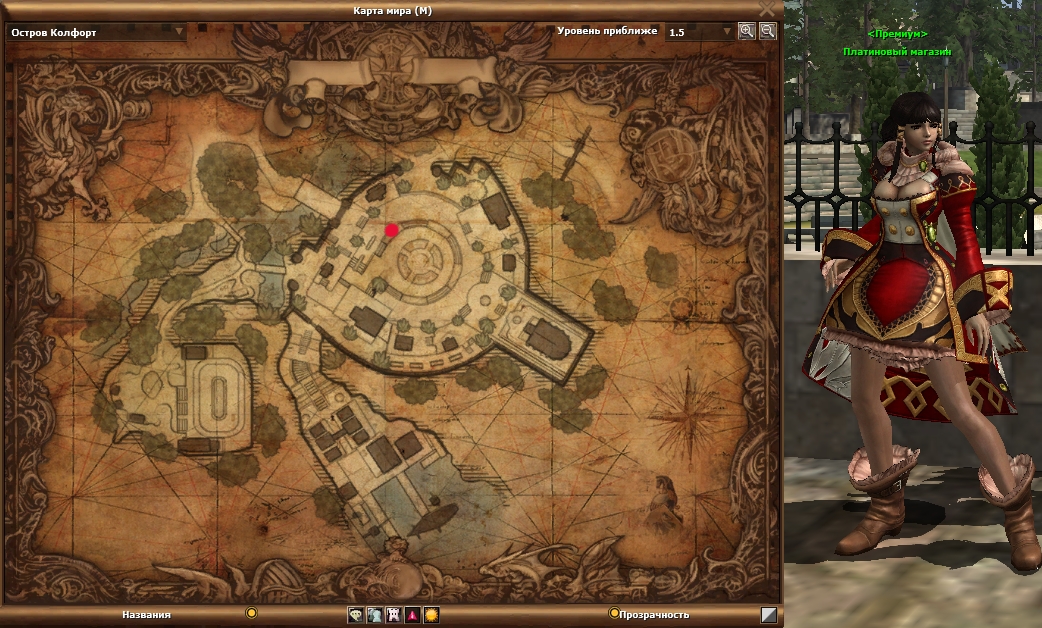Click the grey square button at bottom corner
1042x628 pixels.
click(x=768, y=615)
